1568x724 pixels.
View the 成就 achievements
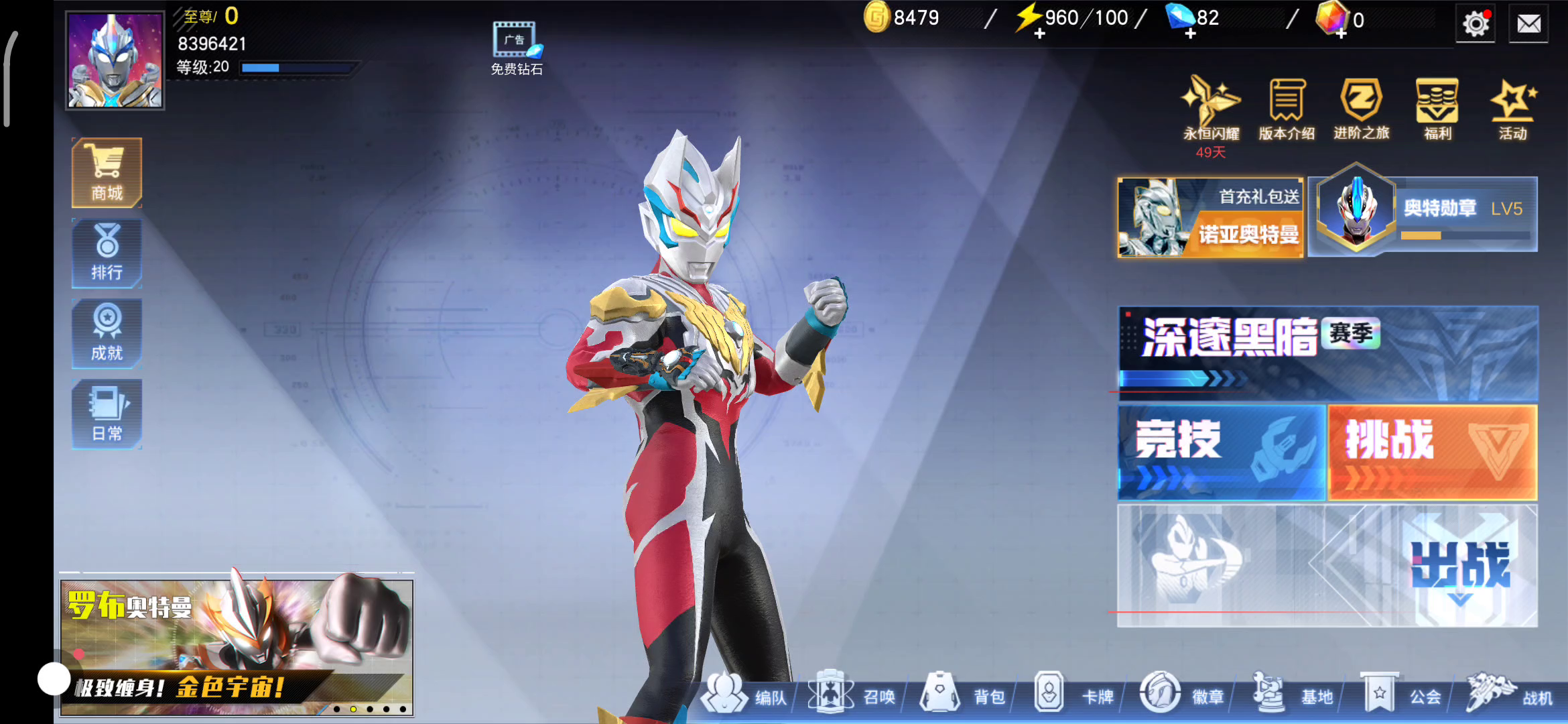107,334
